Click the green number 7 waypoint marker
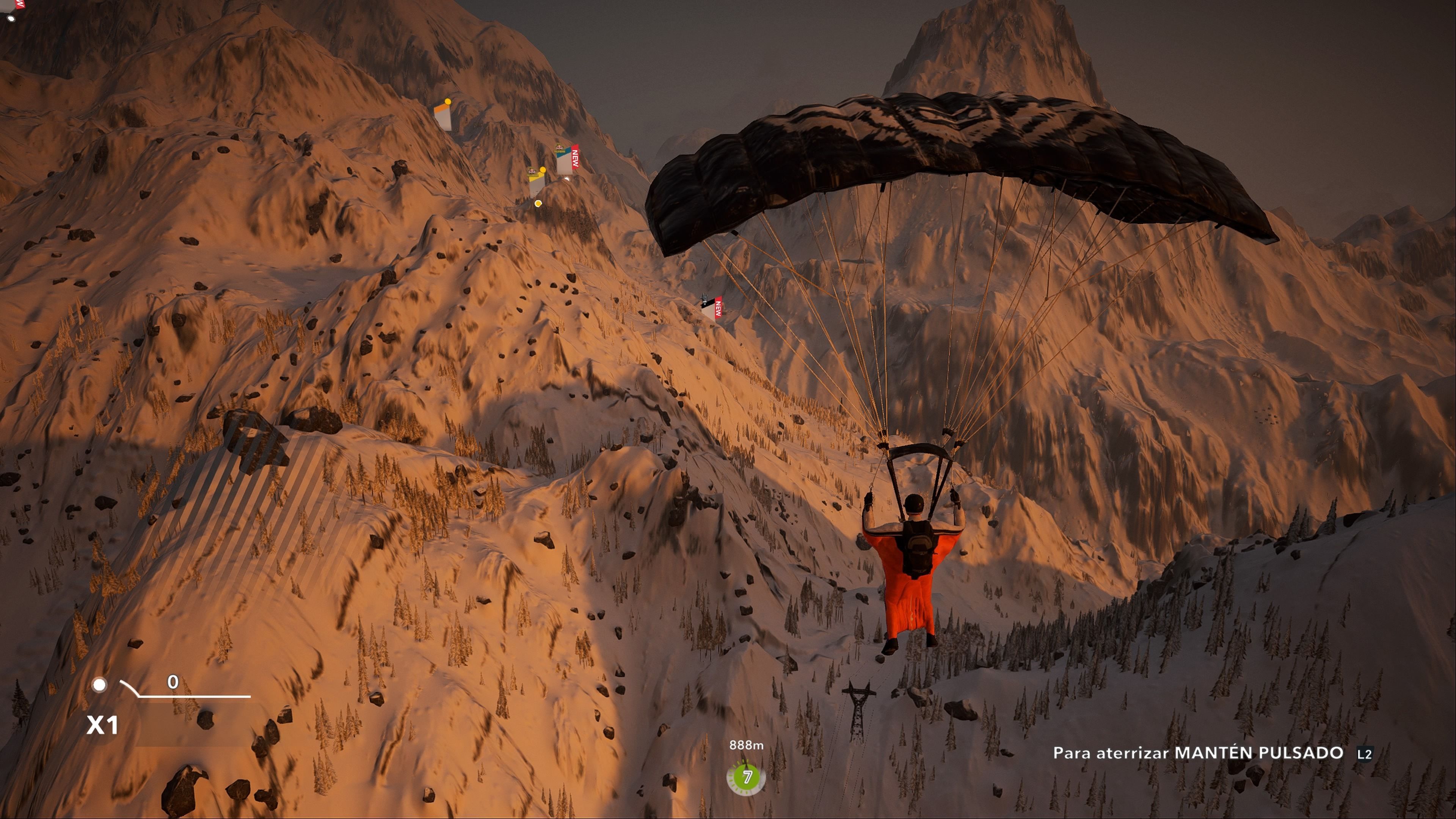 coord(746,777)
